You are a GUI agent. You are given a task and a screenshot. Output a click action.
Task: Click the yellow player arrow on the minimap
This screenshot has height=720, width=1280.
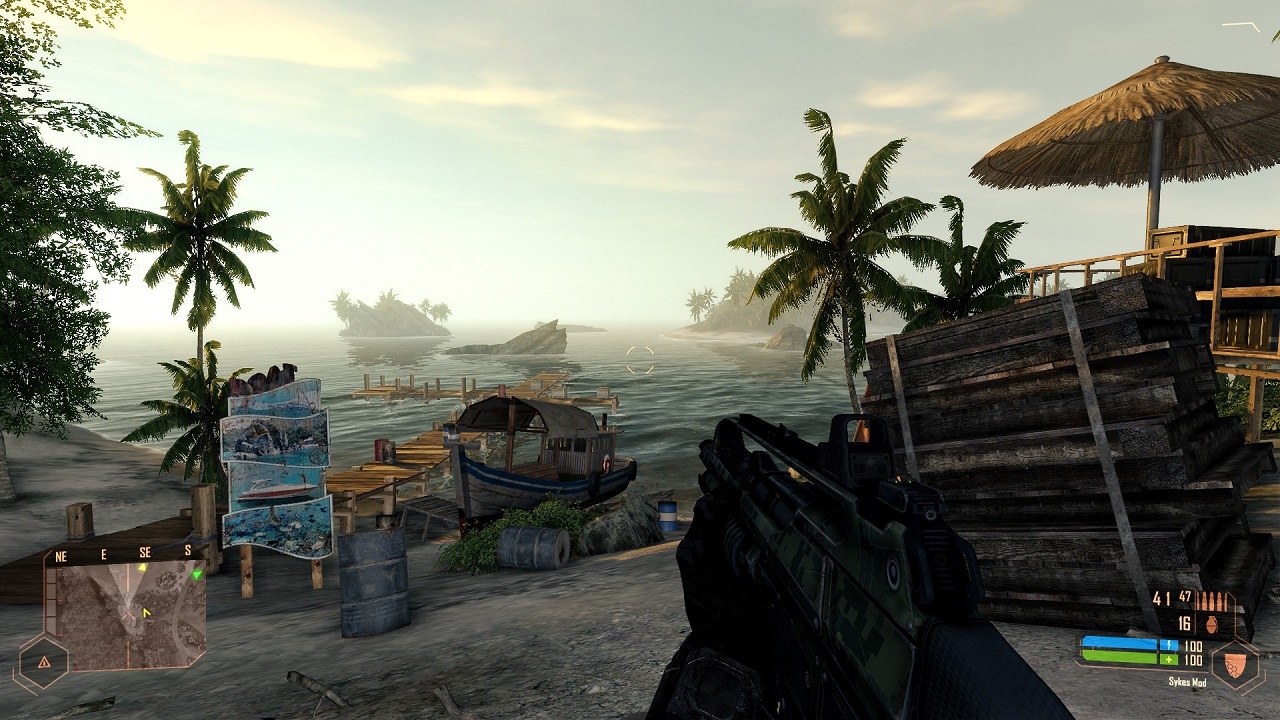pyautogui.click(x=145, y=611)
